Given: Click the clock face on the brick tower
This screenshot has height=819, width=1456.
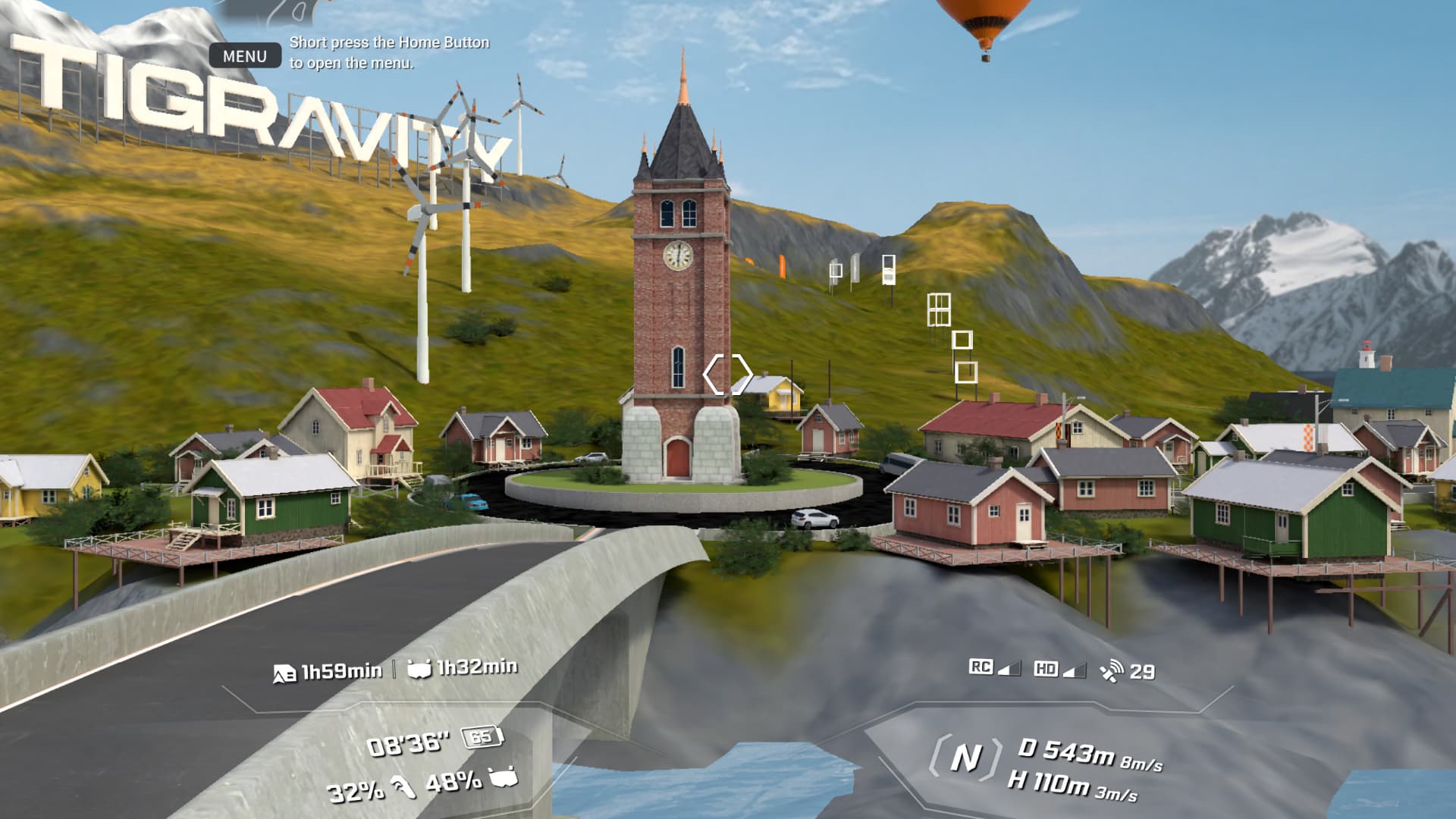Looking at the screenshot, I should pyautogui.click(x=679, y=256).
